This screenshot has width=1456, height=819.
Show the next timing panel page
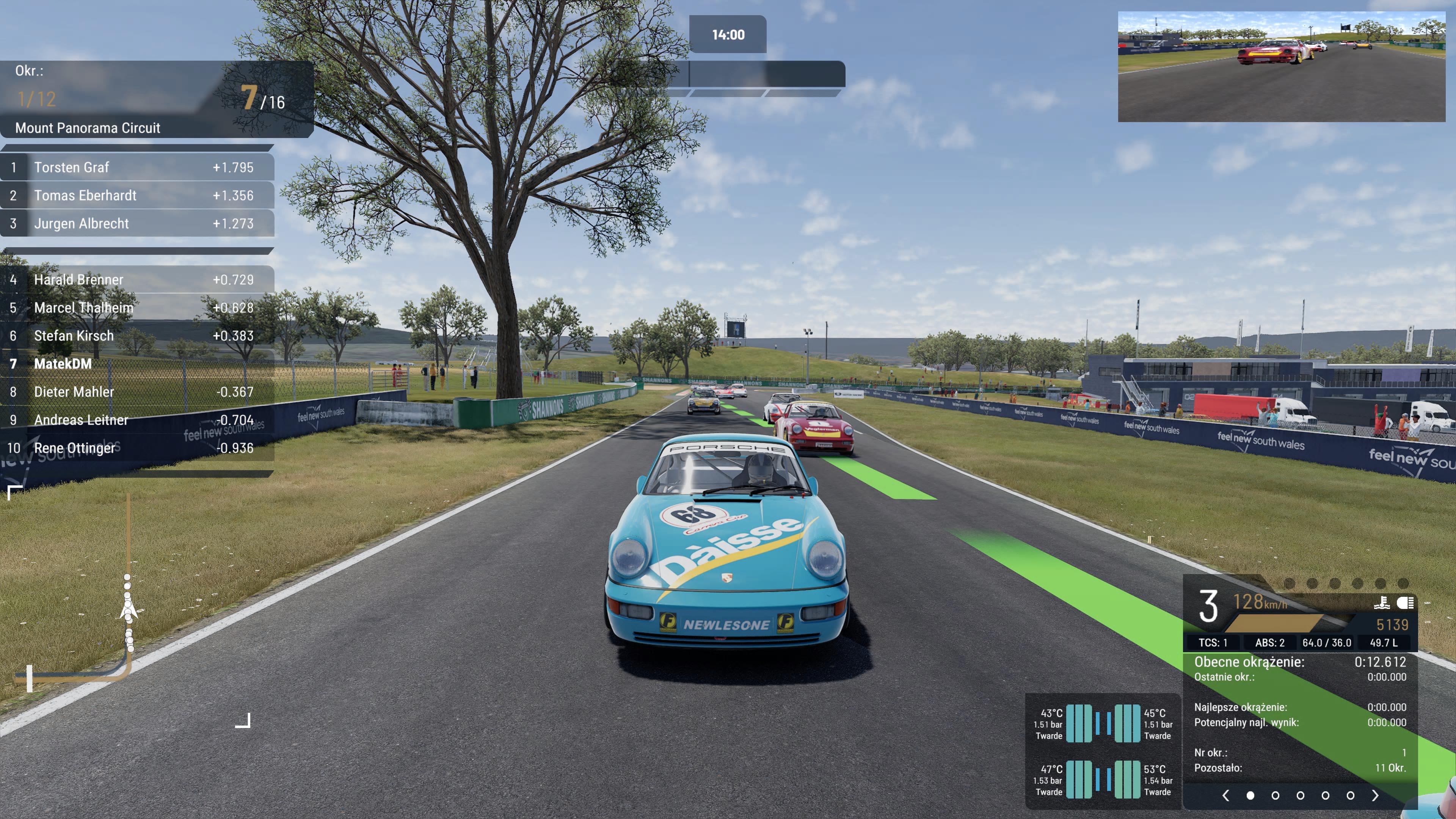pos(1375,795)
